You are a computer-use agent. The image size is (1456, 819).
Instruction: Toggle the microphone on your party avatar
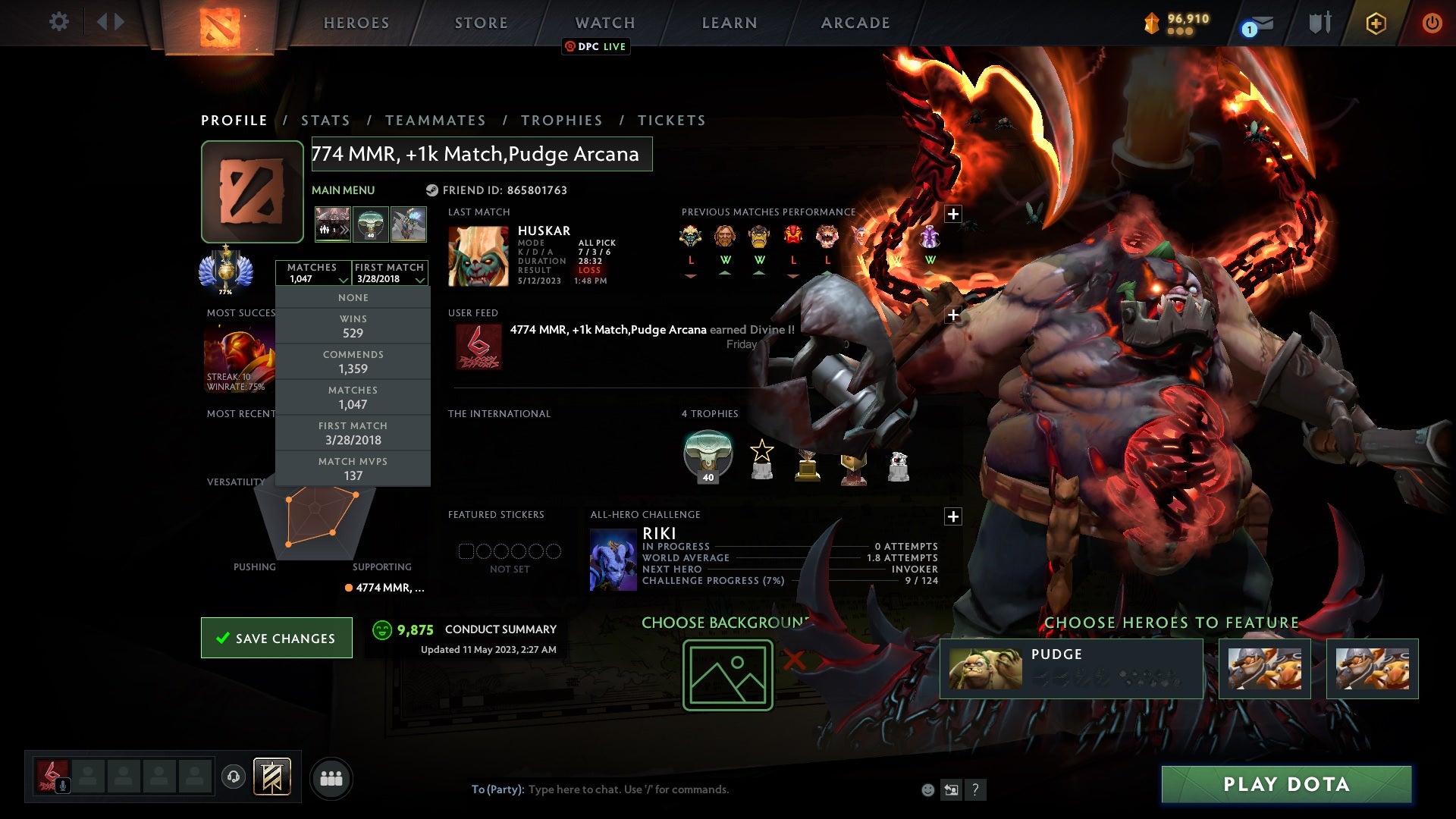click(63, 786)
